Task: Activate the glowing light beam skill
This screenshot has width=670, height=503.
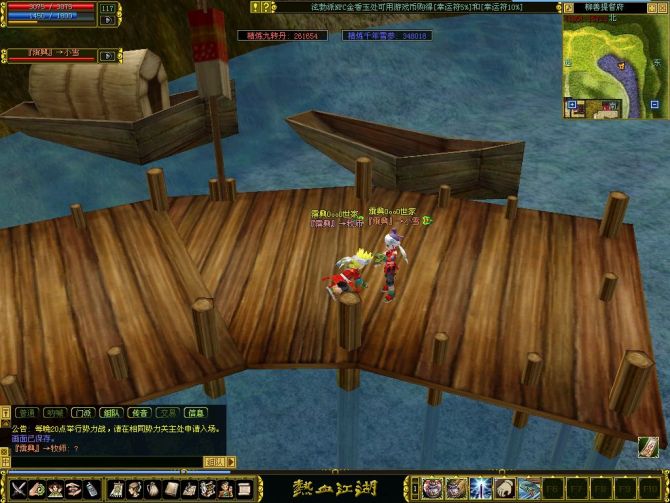Action: [x=480, y=489]
